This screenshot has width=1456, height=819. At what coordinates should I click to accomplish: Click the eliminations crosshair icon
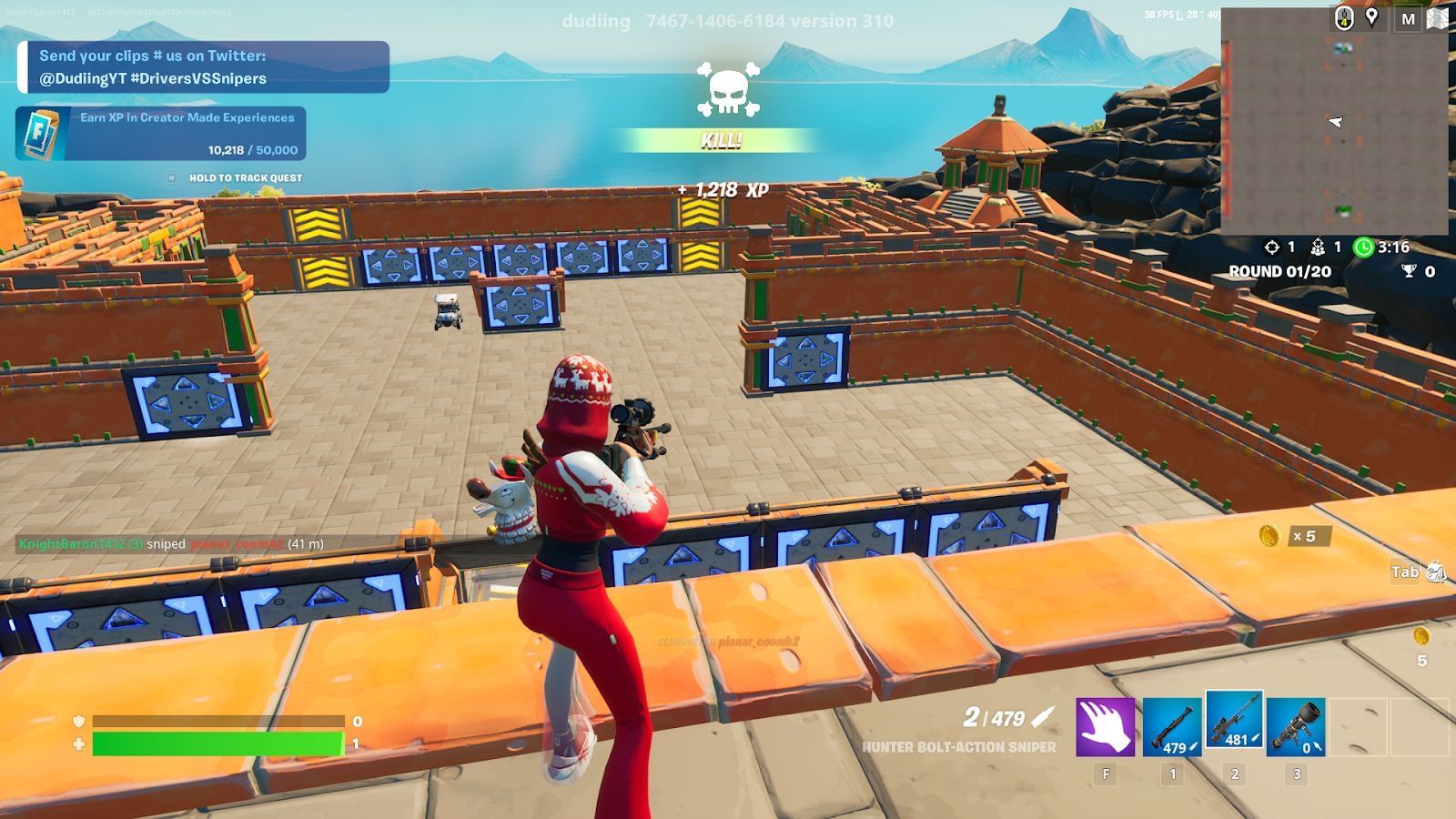point(1270,247)
